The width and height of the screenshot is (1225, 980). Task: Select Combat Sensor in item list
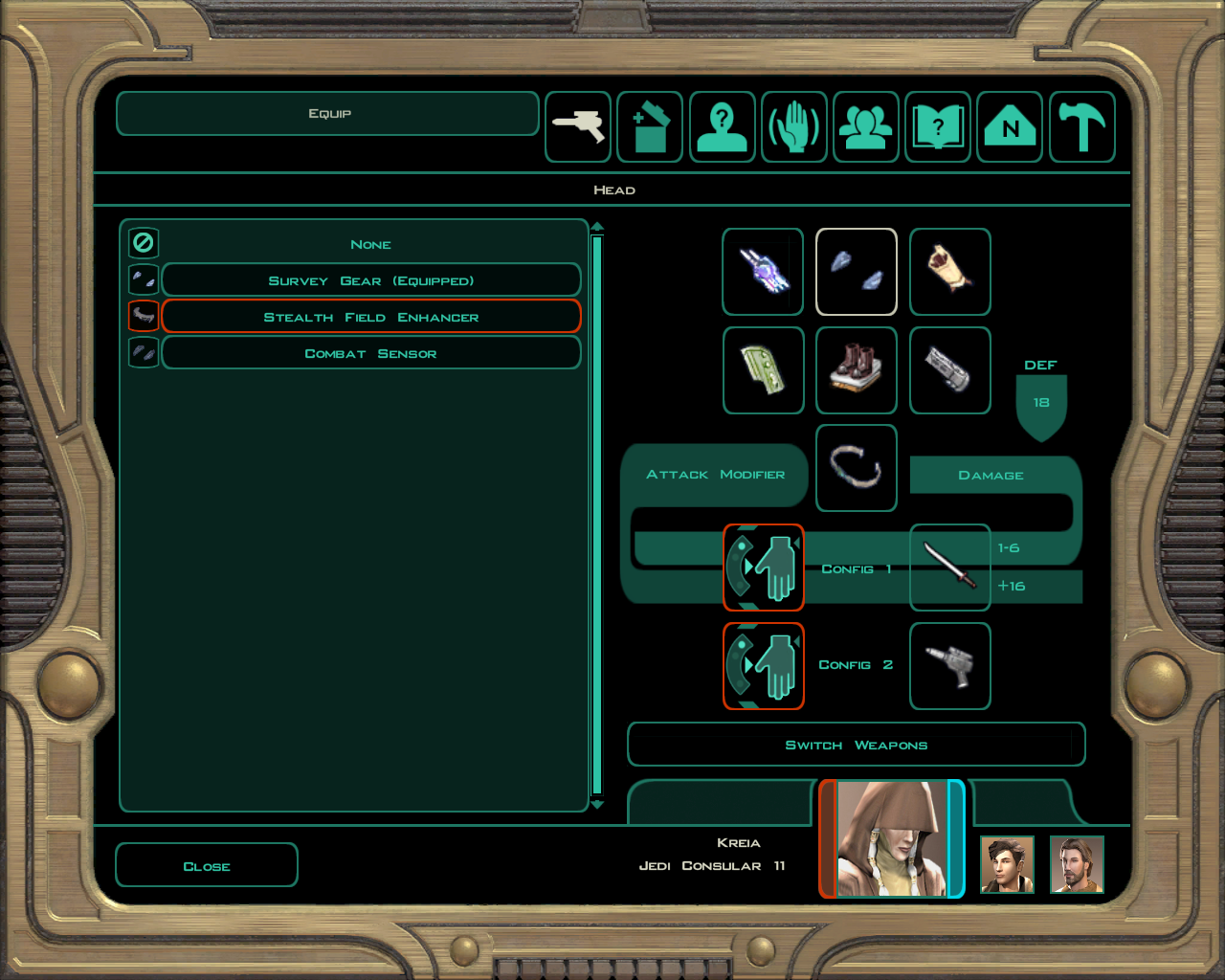tap(370, 353)
